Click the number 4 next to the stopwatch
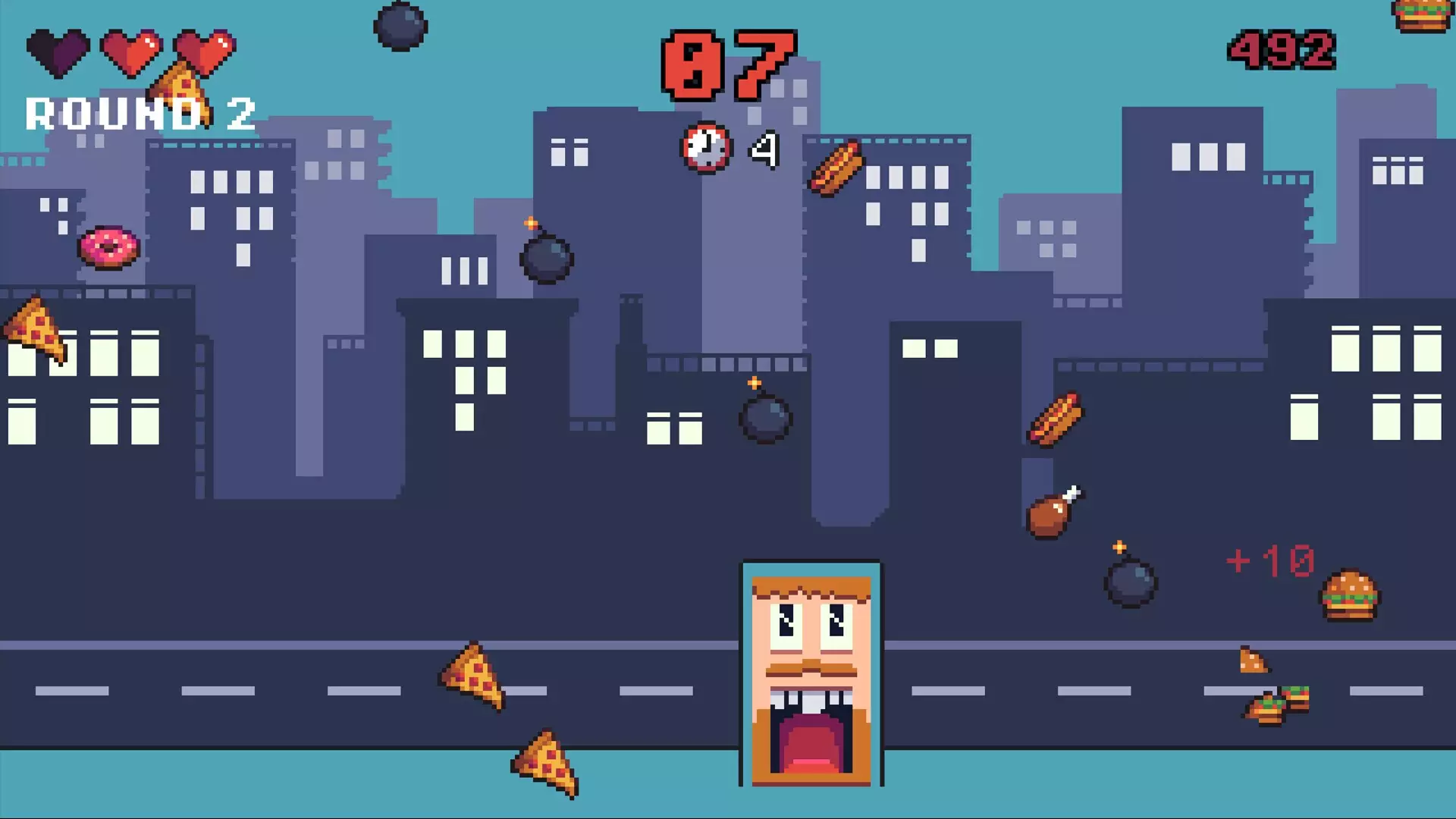 (x=764, y=149)
